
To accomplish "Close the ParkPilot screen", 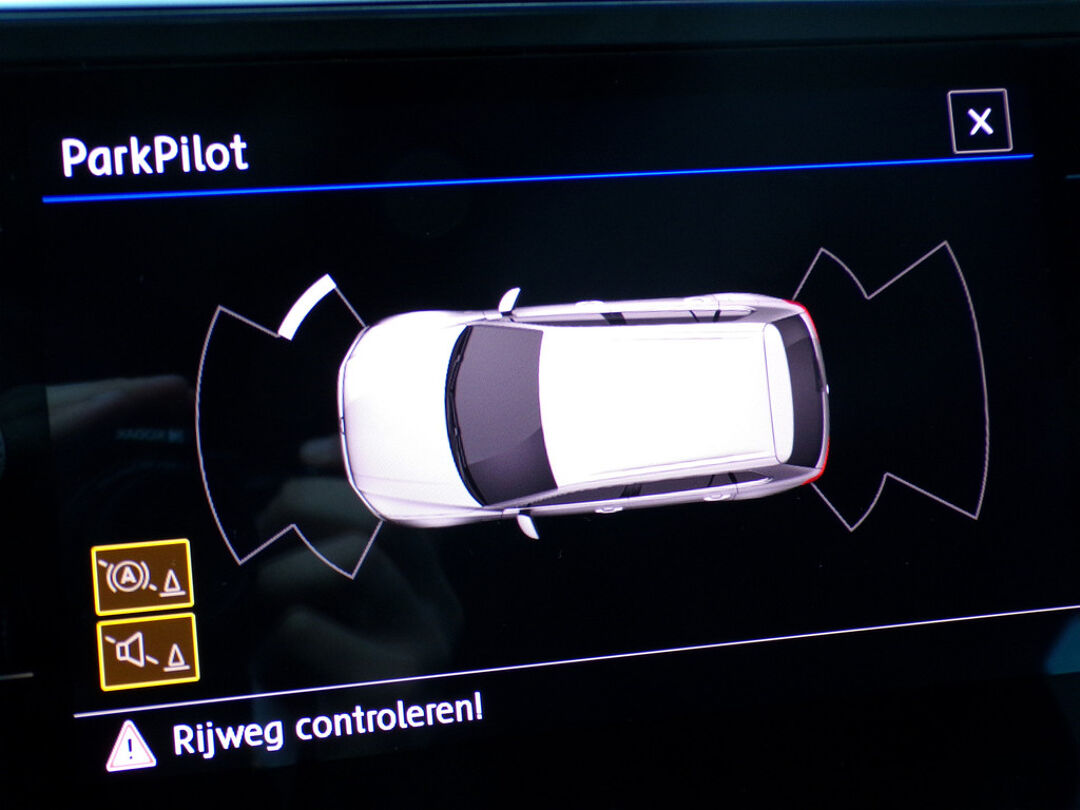I will [980, 122].
